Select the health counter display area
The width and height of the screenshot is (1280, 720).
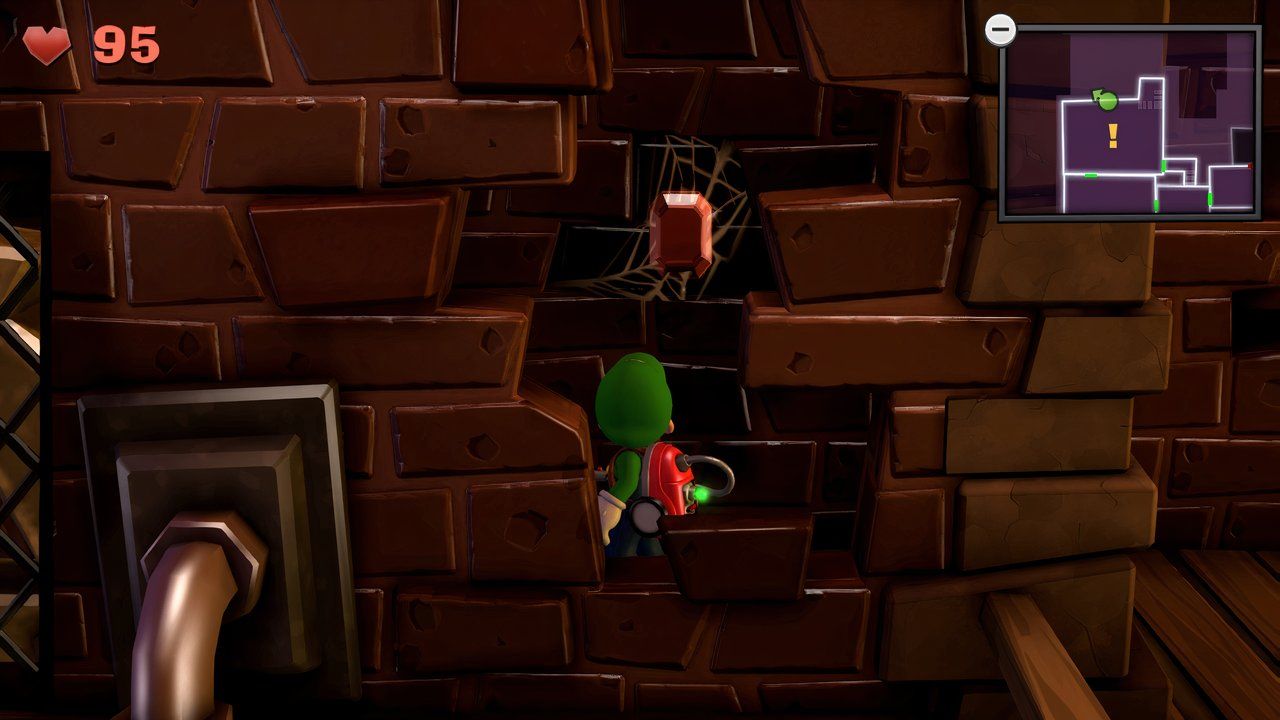click(85, 38)
